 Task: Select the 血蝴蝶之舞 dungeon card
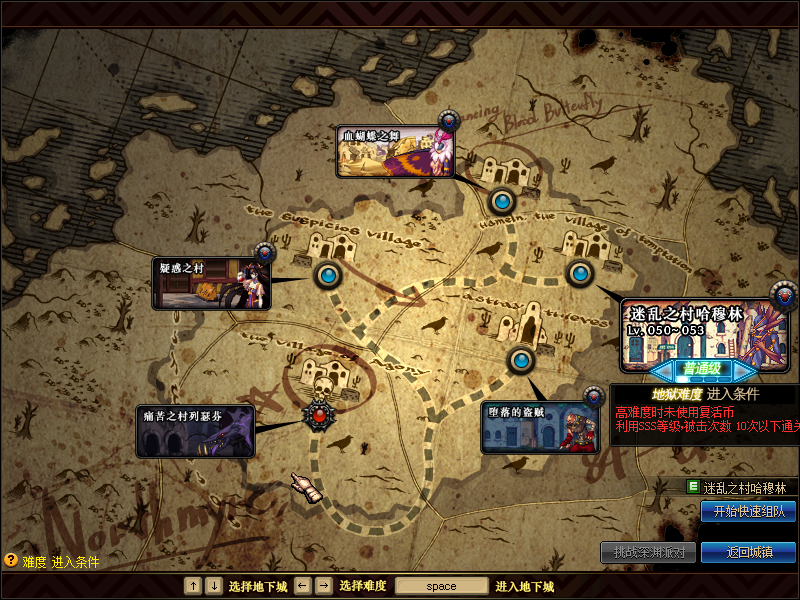click(x=396, y=152)
